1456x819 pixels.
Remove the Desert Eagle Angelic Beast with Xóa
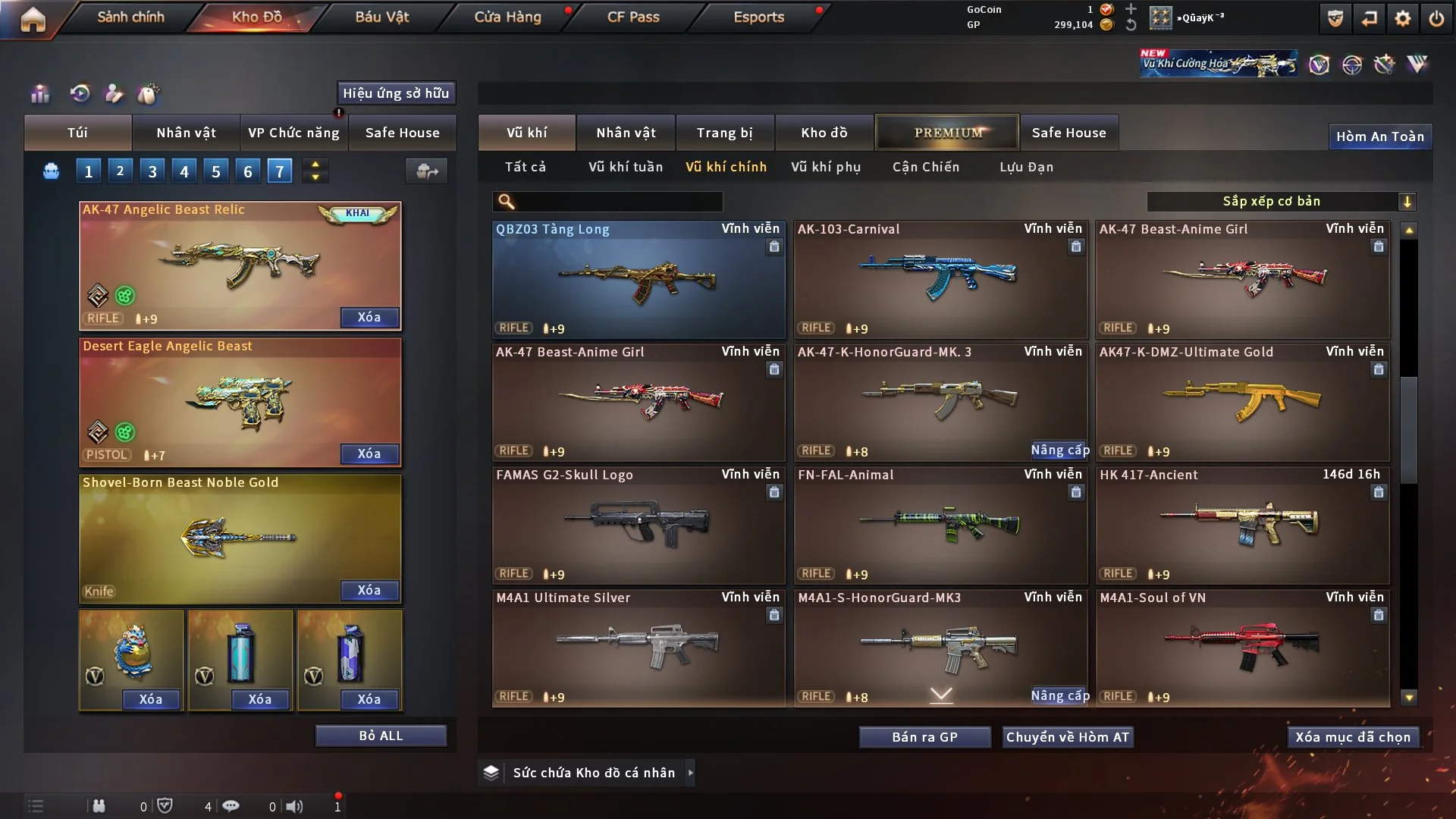coord(369,453)
